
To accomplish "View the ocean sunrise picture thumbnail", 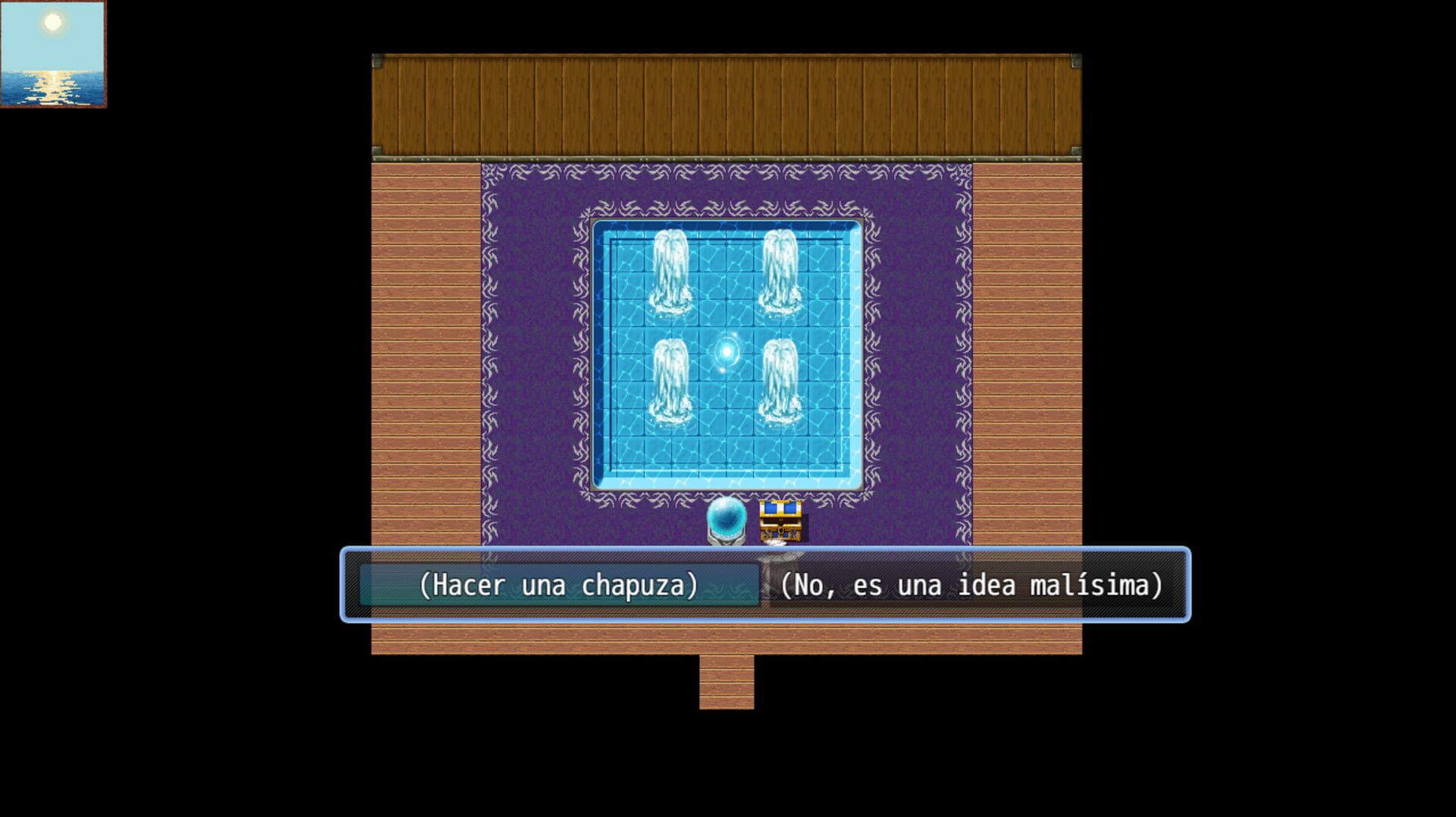I will (55, 53).
